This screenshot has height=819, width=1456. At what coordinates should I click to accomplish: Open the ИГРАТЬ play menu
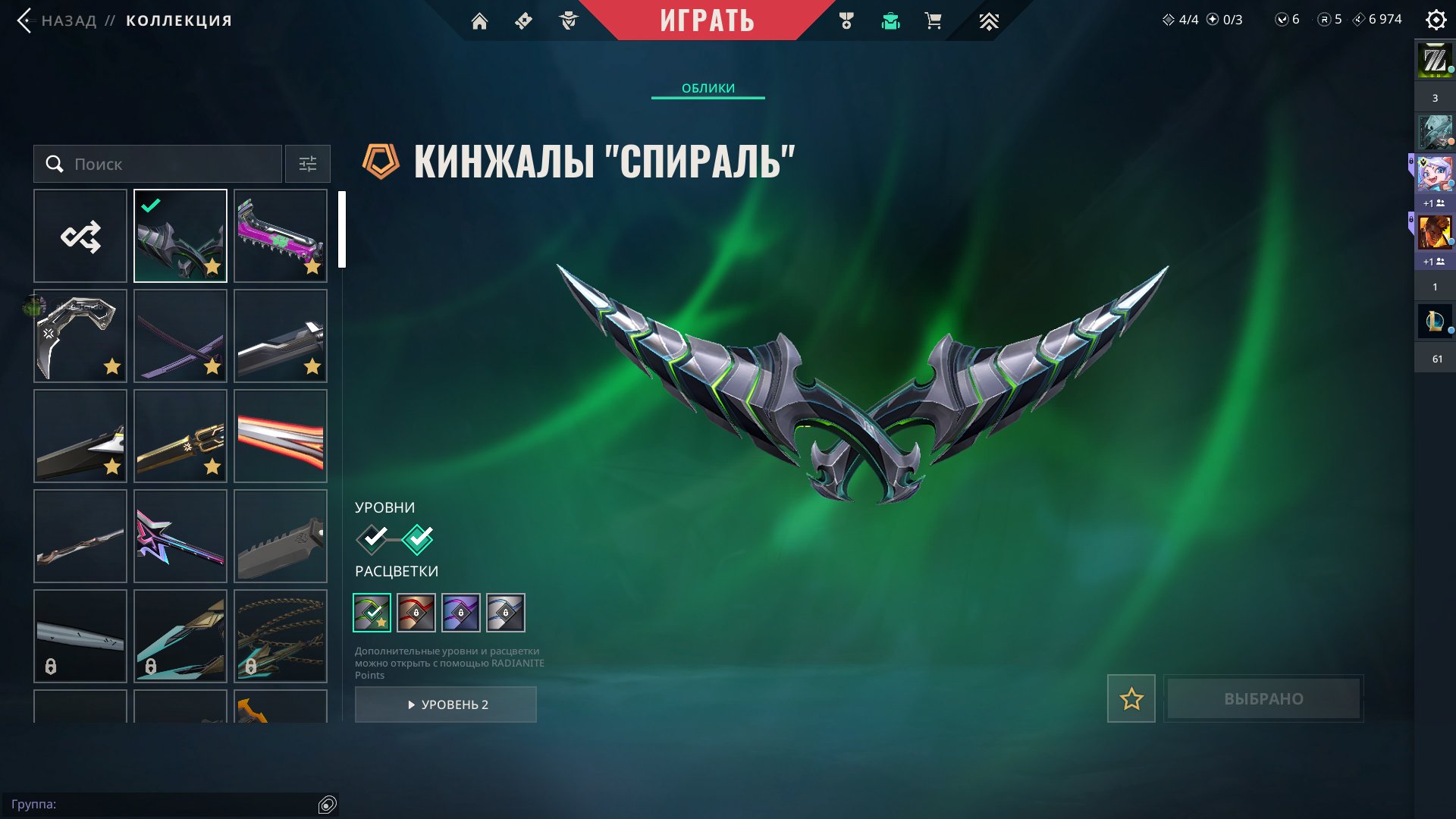(x=708, y=20)
